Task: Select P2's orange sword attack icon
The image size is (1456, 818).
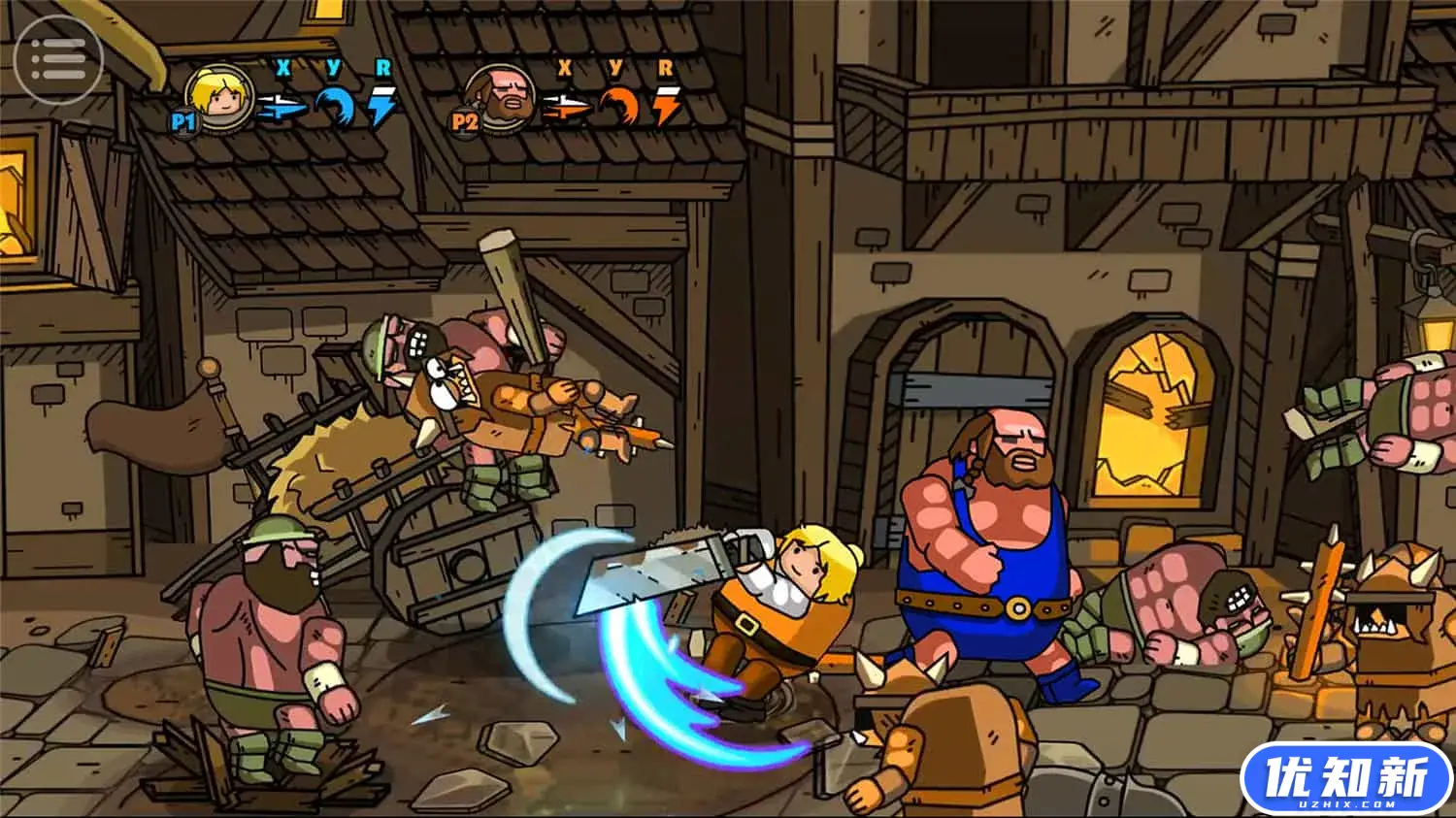Action: pos(567,106)
